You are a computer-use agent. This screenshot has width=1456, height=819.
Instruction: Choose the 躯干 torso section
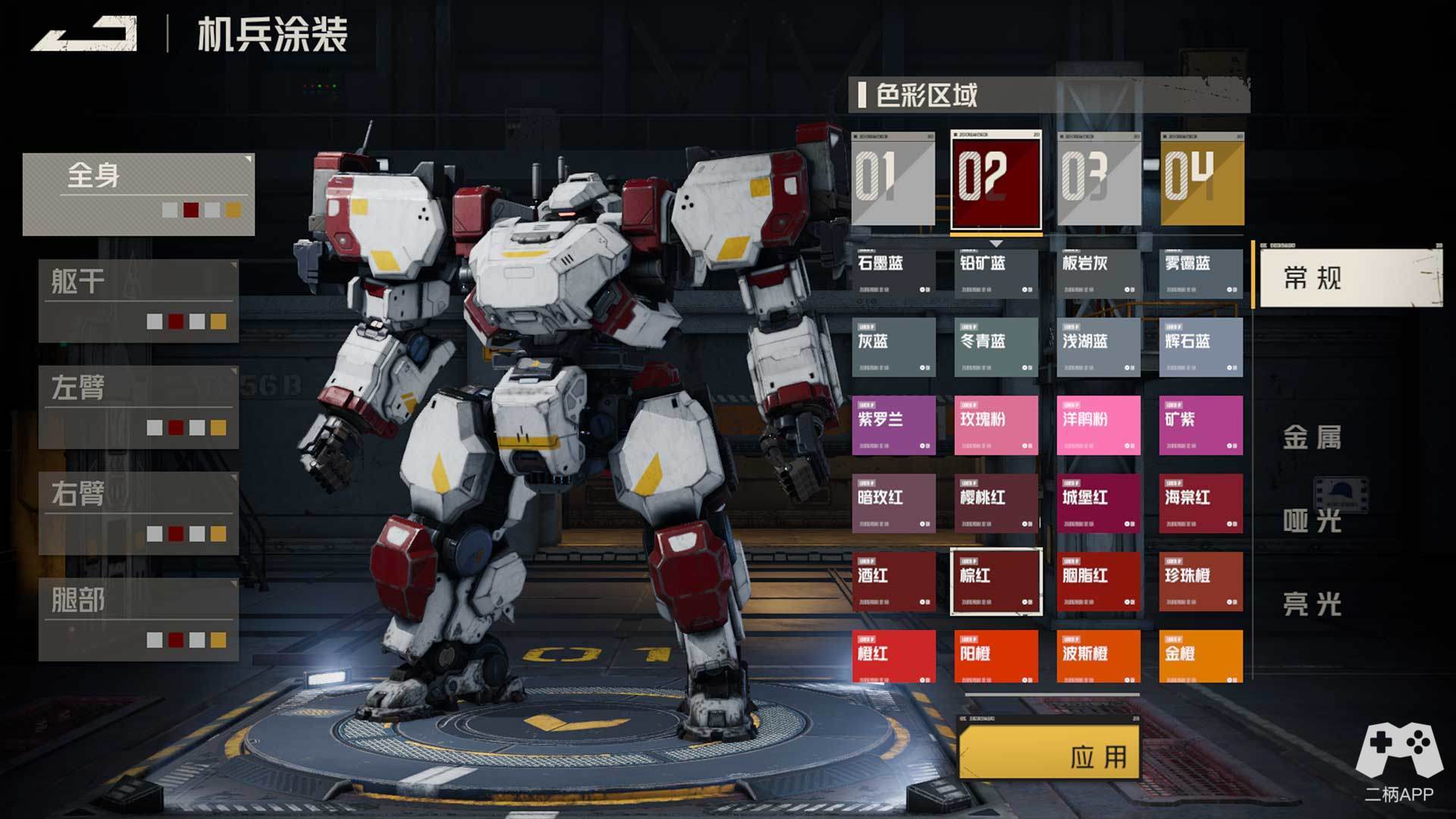[x=139, y=301]
